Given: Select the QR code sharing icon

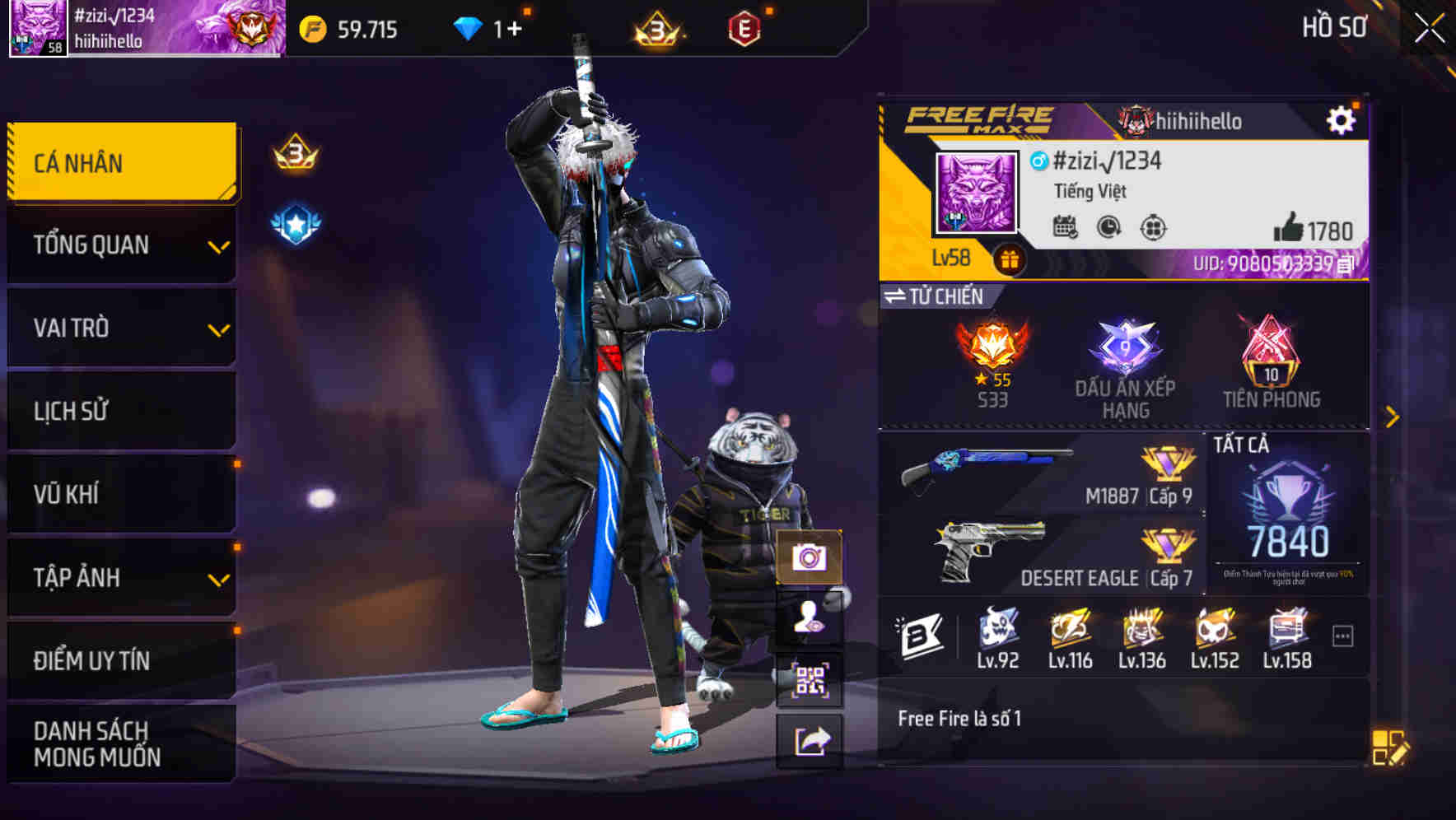Looking at the screenshot, I should pos(810,677).
